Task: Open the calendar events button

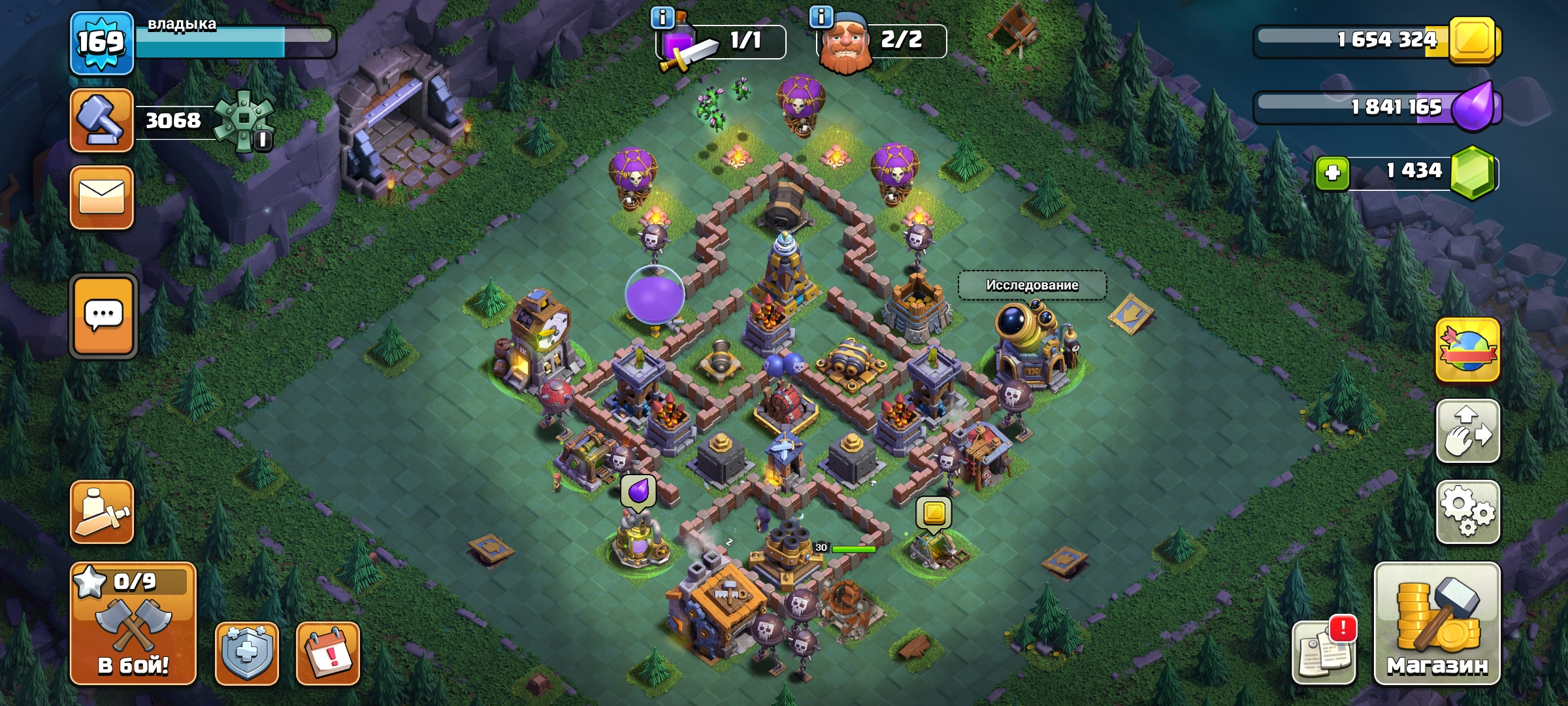Action: point(328,653)
